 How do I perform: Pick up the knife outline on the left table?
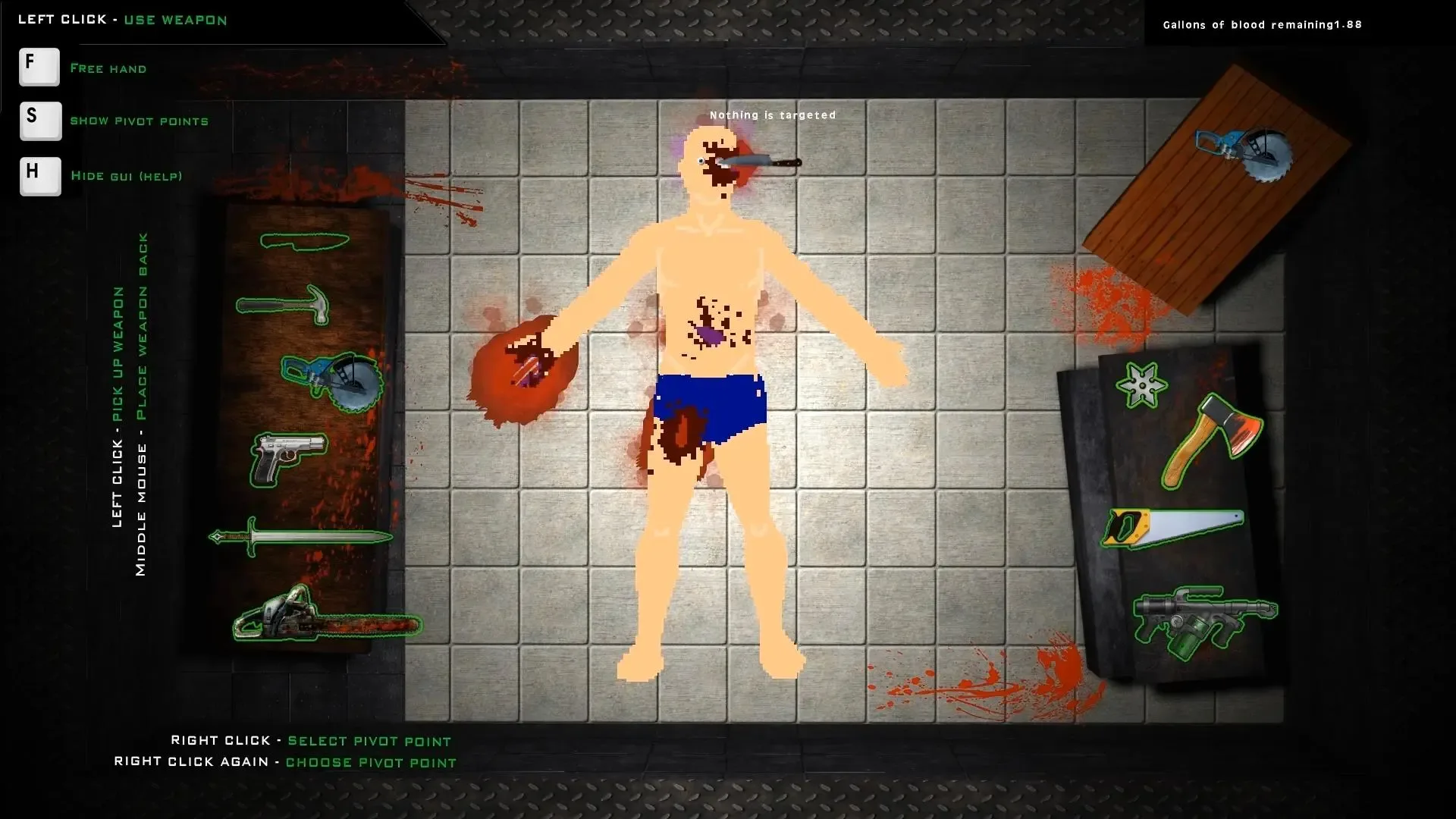pos(303,243)
